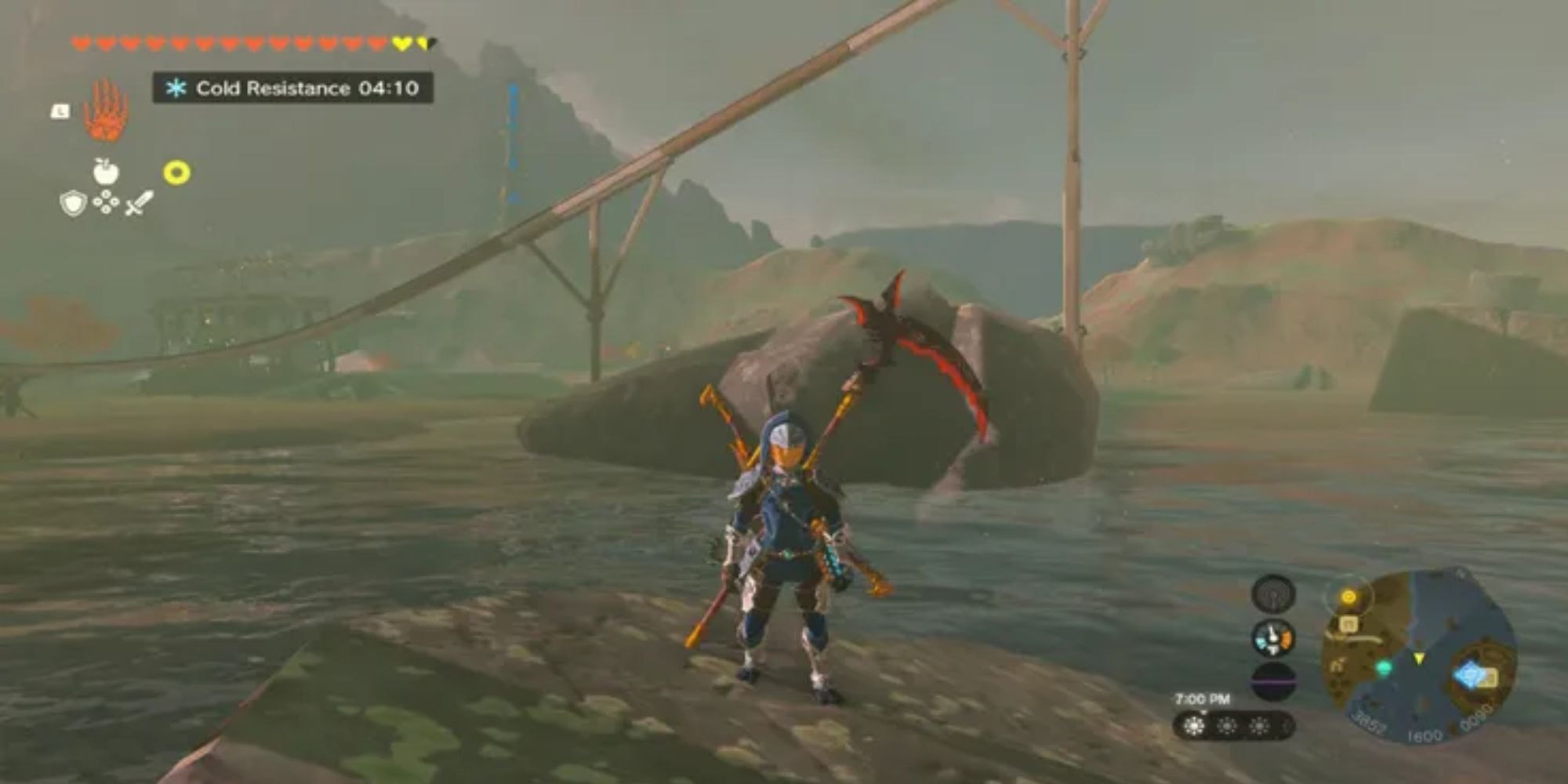This screenshot has width=1568, height=784.
Task: Click the blue snowflake in the Cold Resistance banner
Action: [177, 88]
